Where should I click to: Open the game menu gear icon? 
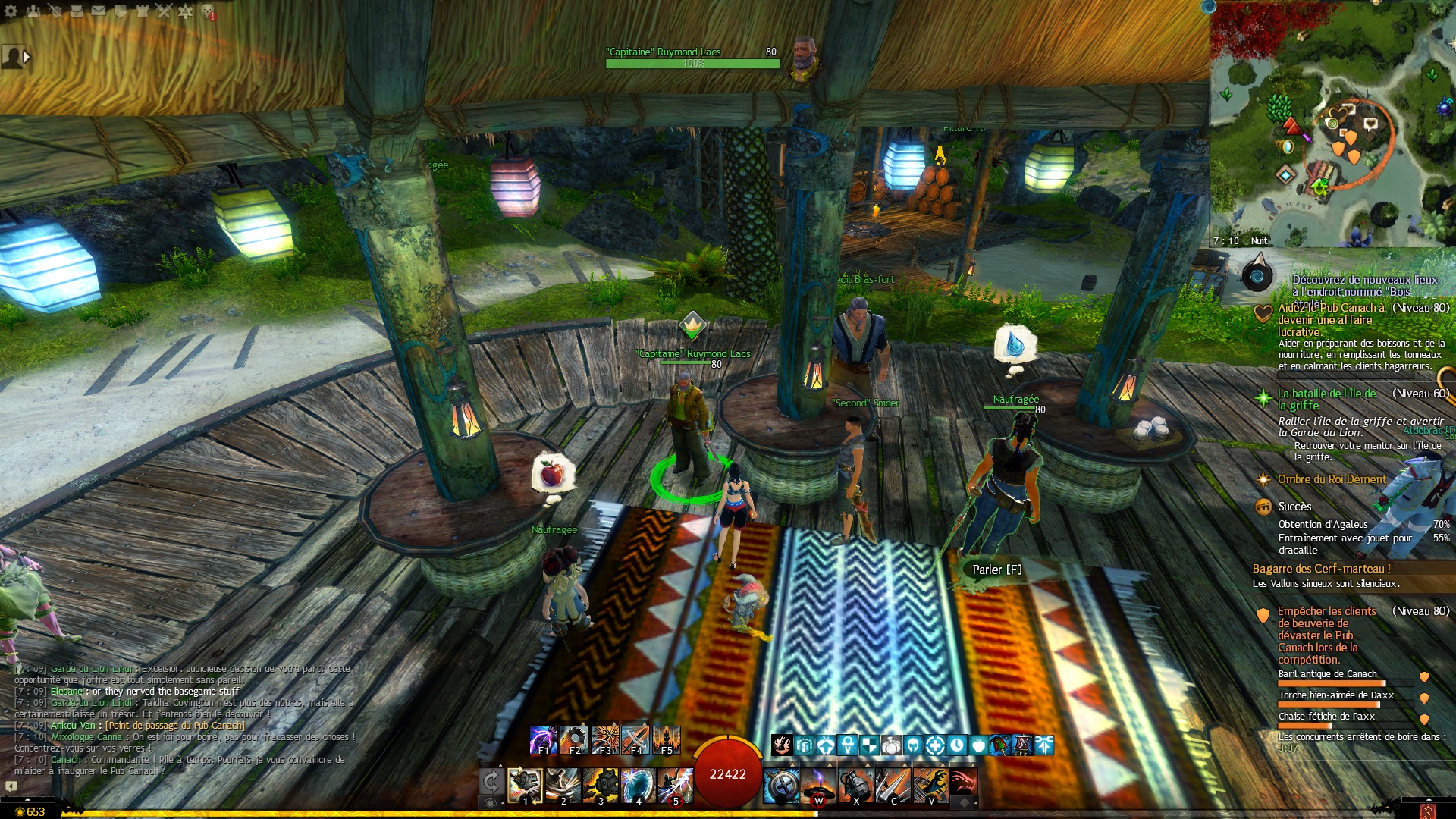[11, 11]
